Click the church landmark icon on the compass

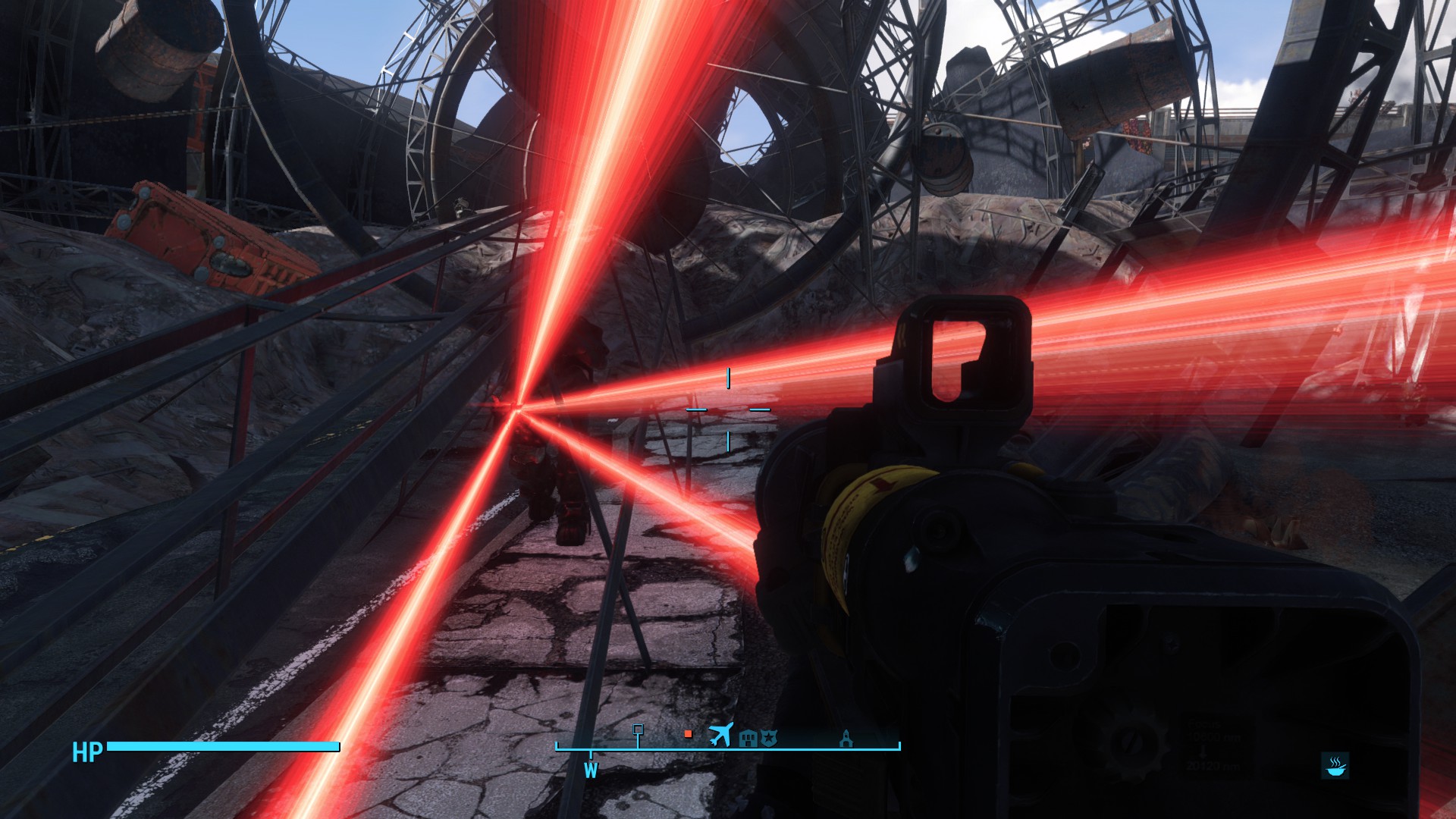pos(846,737)
